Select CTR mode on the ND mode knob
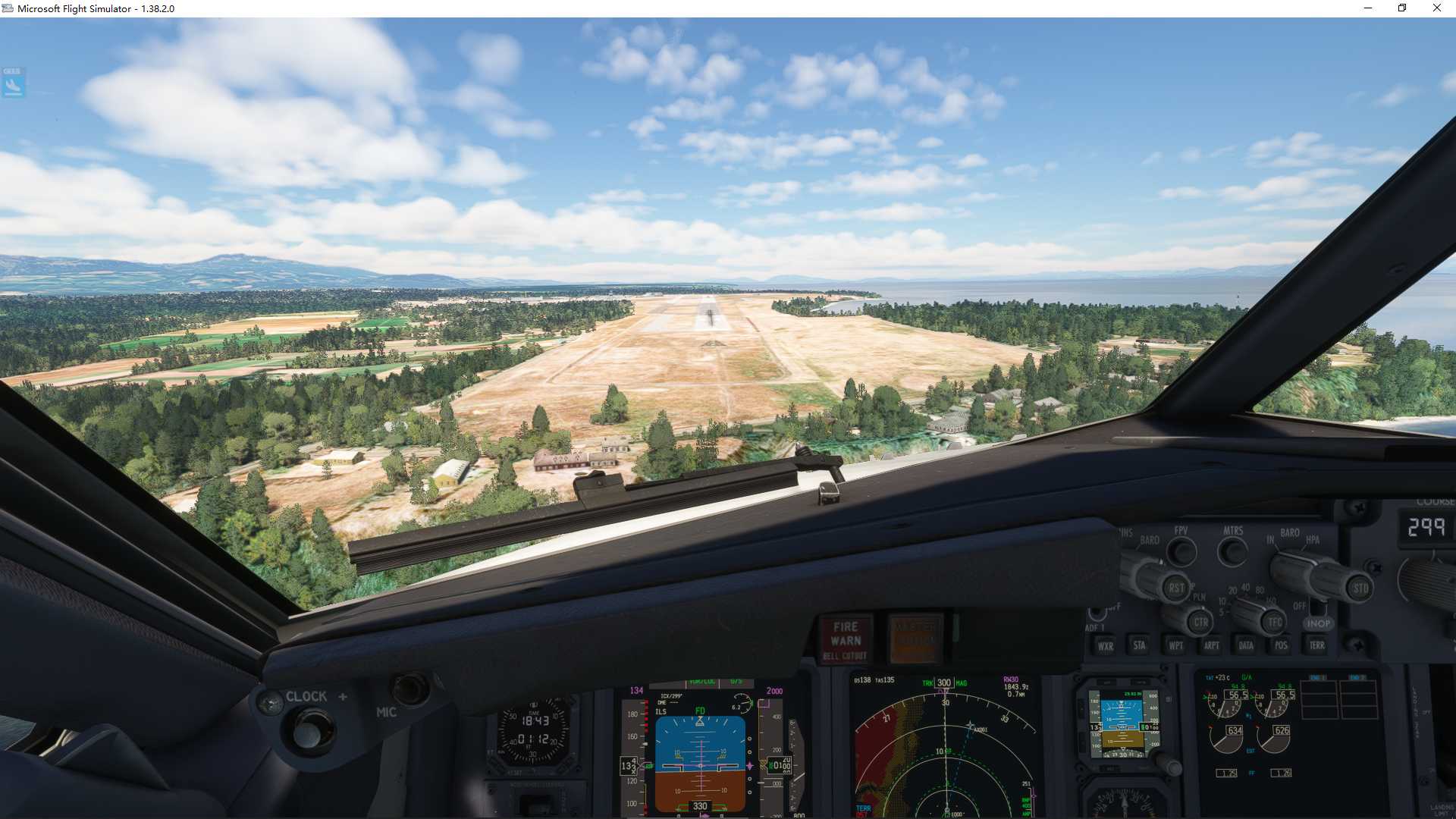The height and width of the screenshot is (819, 1456). [1201, 623]
